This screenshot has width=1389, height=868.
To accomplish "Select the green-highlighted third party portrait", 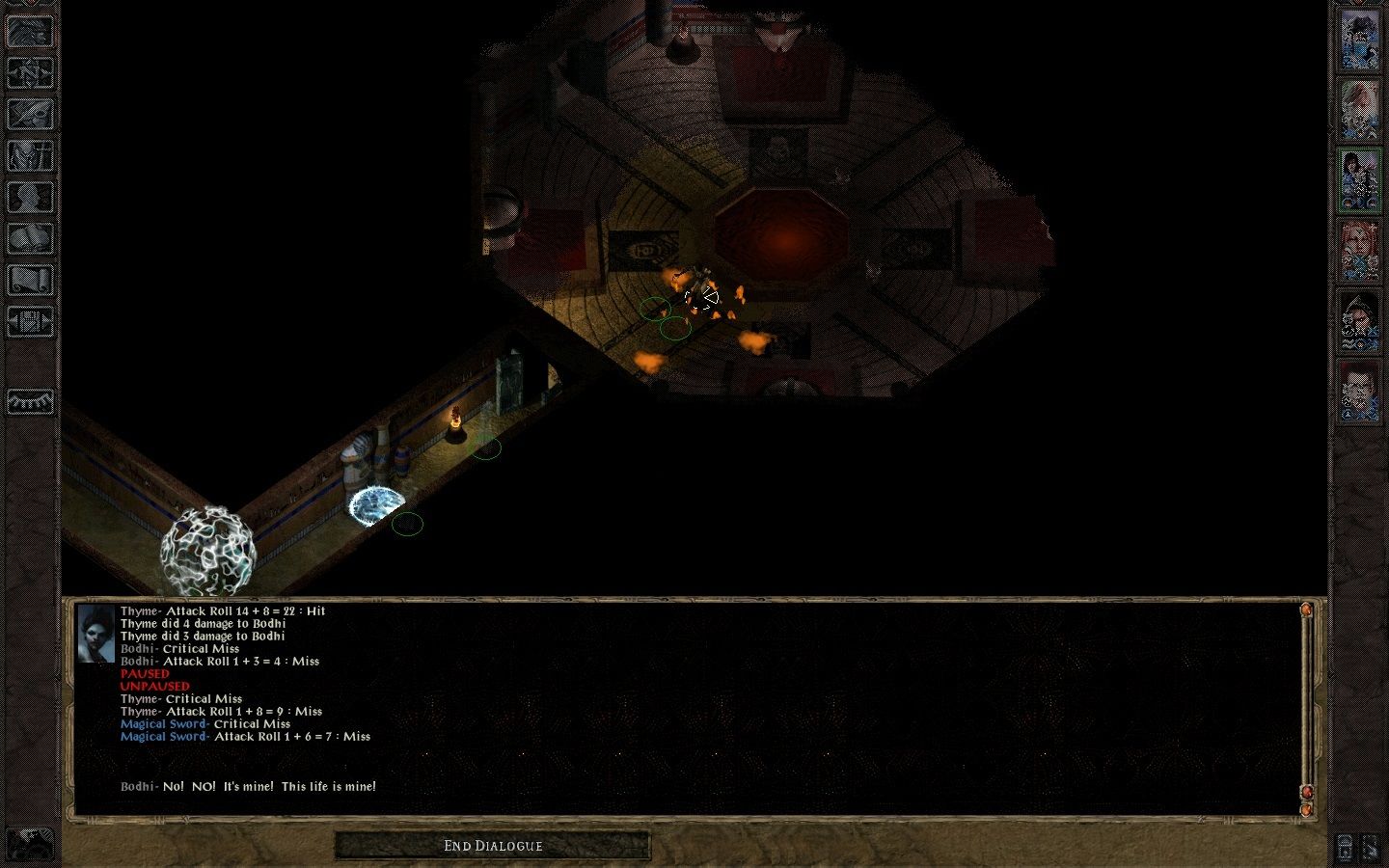I will [1359, 180].
